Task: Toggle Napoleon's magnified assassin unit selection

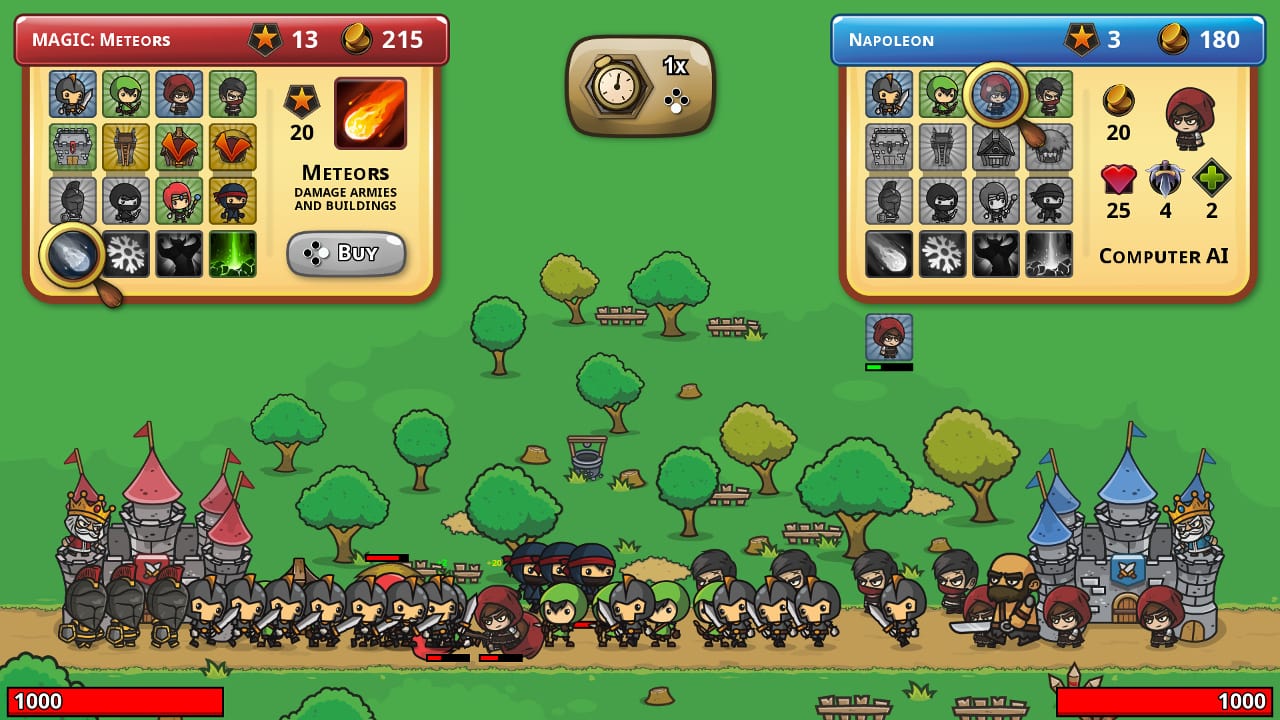Action: point(995,96)
